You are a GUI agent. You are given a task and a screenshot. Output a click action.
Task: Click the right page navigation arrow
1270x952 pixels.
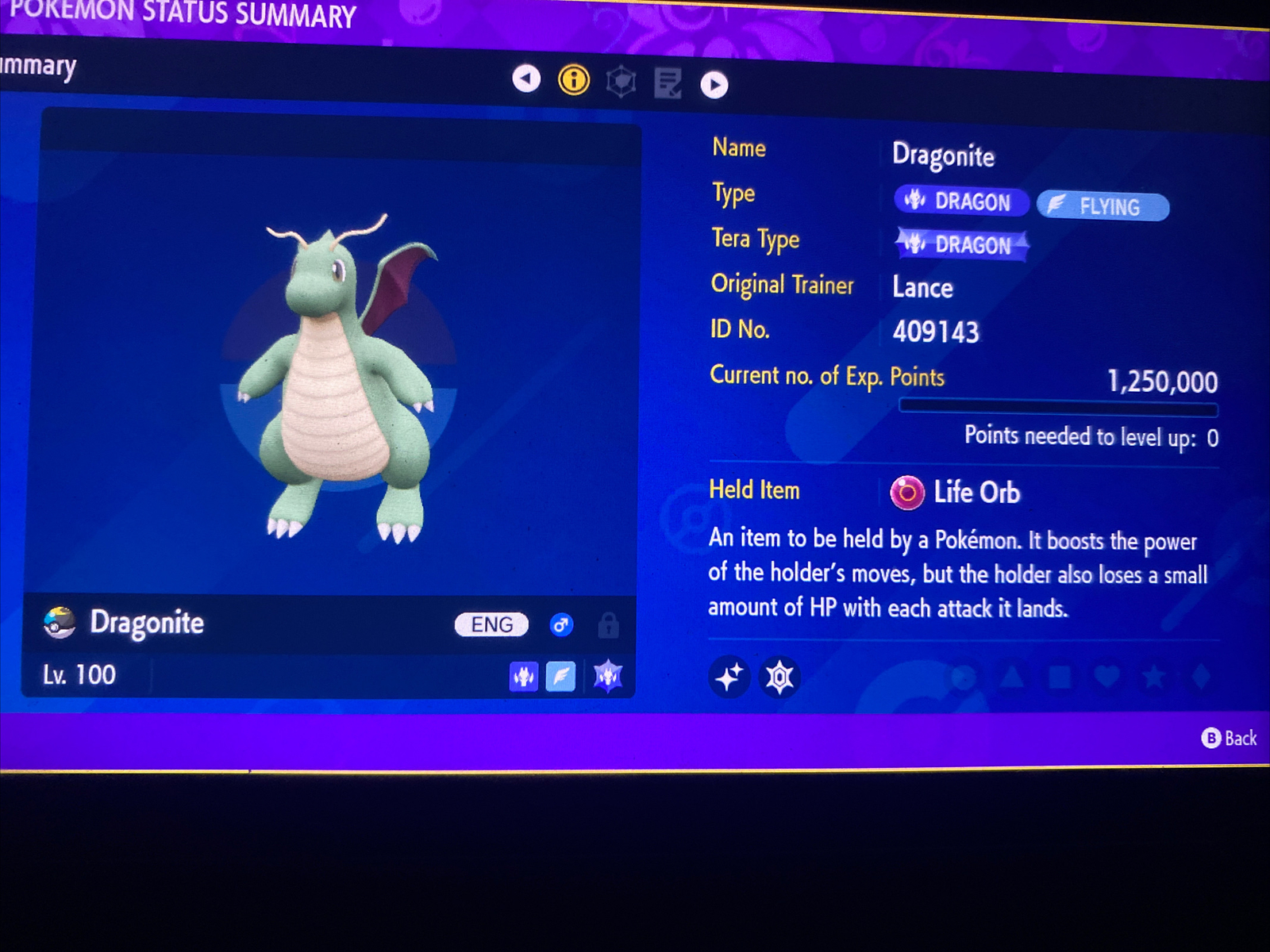(714, 85)
